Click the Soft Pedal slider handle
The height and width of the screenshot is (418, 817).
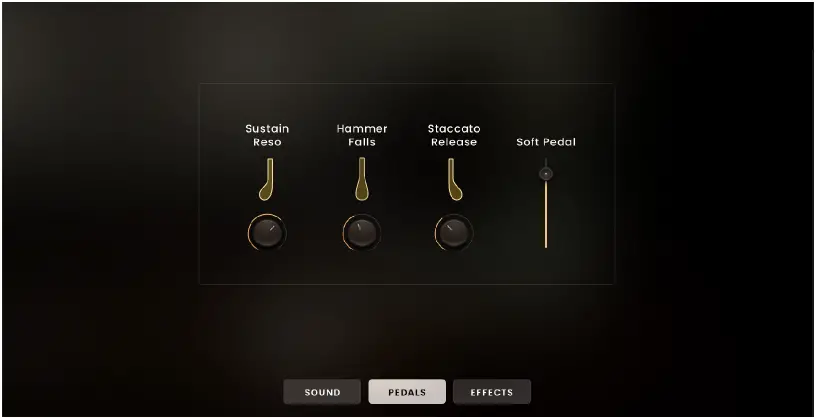click(545, 173)
